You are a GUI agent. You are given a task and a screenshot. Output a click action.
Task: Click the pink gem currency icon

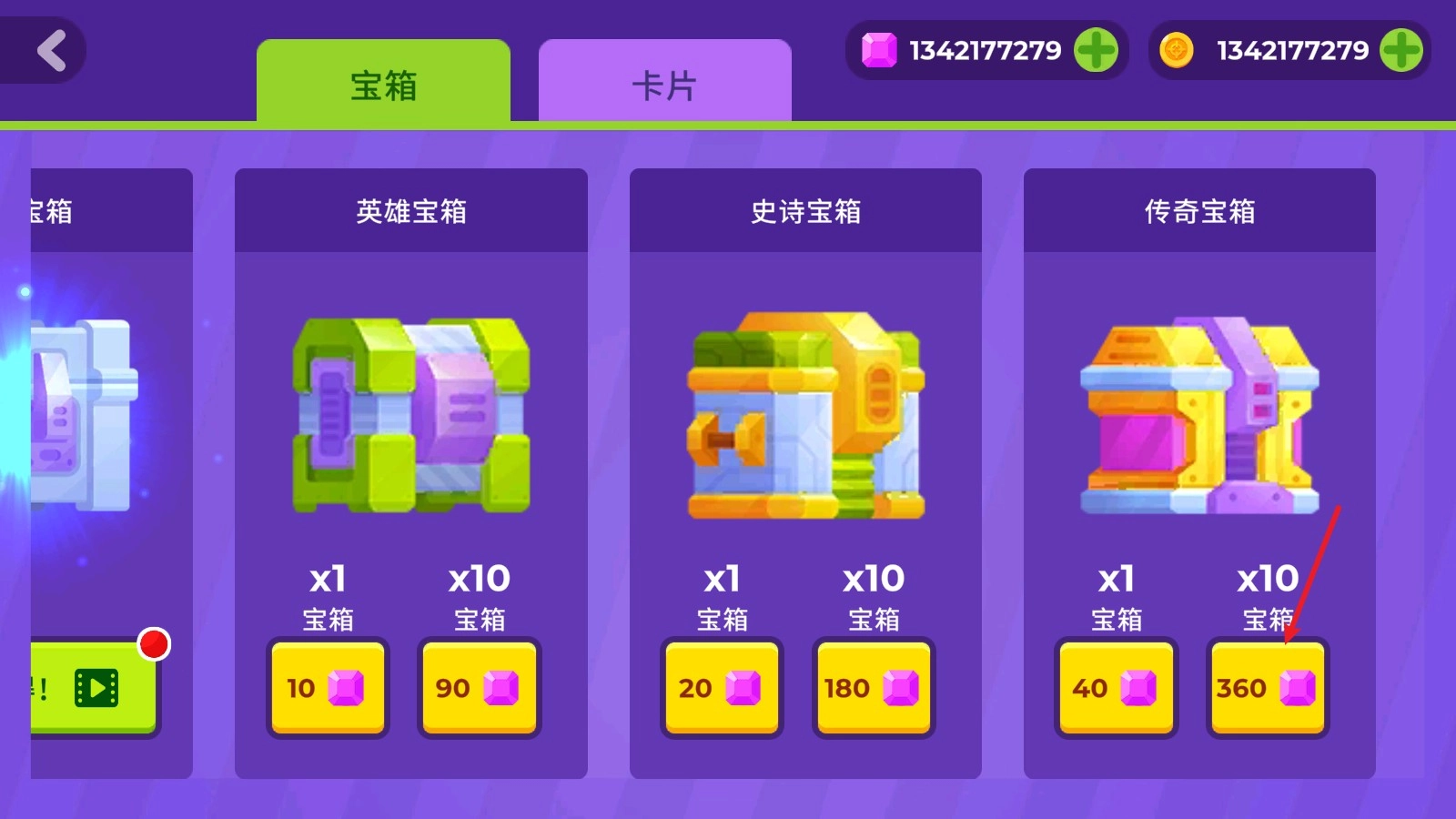tap(881, 50)
